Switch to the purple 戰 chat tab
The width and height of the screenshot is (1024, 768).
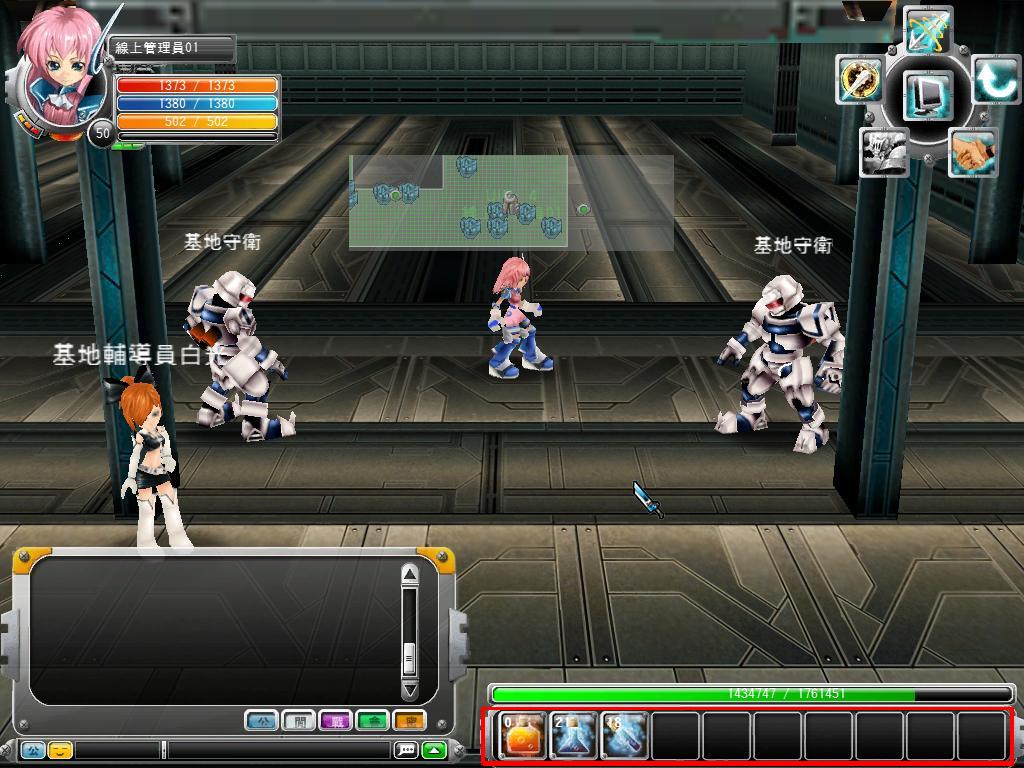click(x=335, y=720)
